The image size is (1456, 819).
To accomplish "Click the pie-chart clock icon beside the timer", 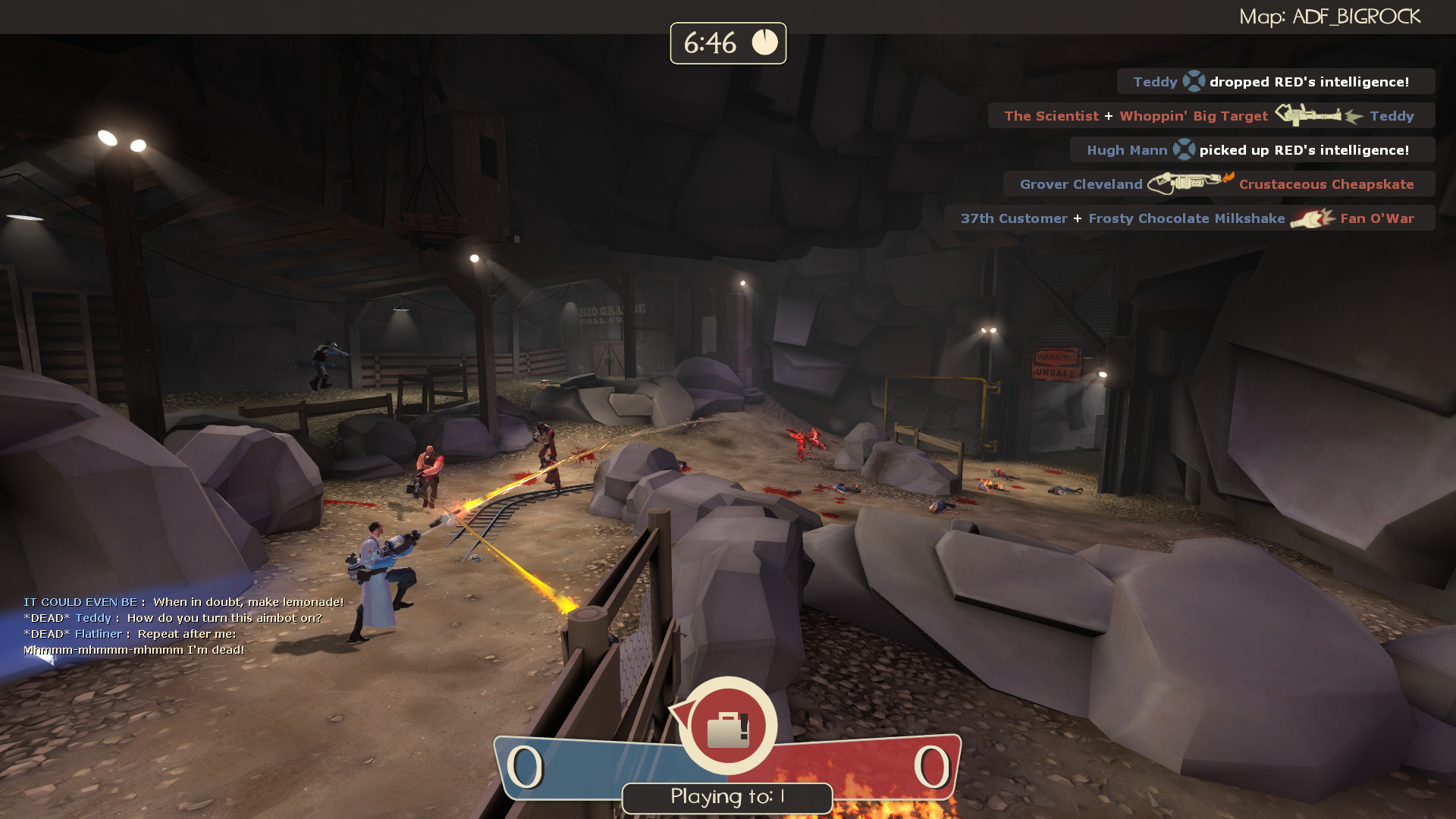I will click(x=764, y=43).
